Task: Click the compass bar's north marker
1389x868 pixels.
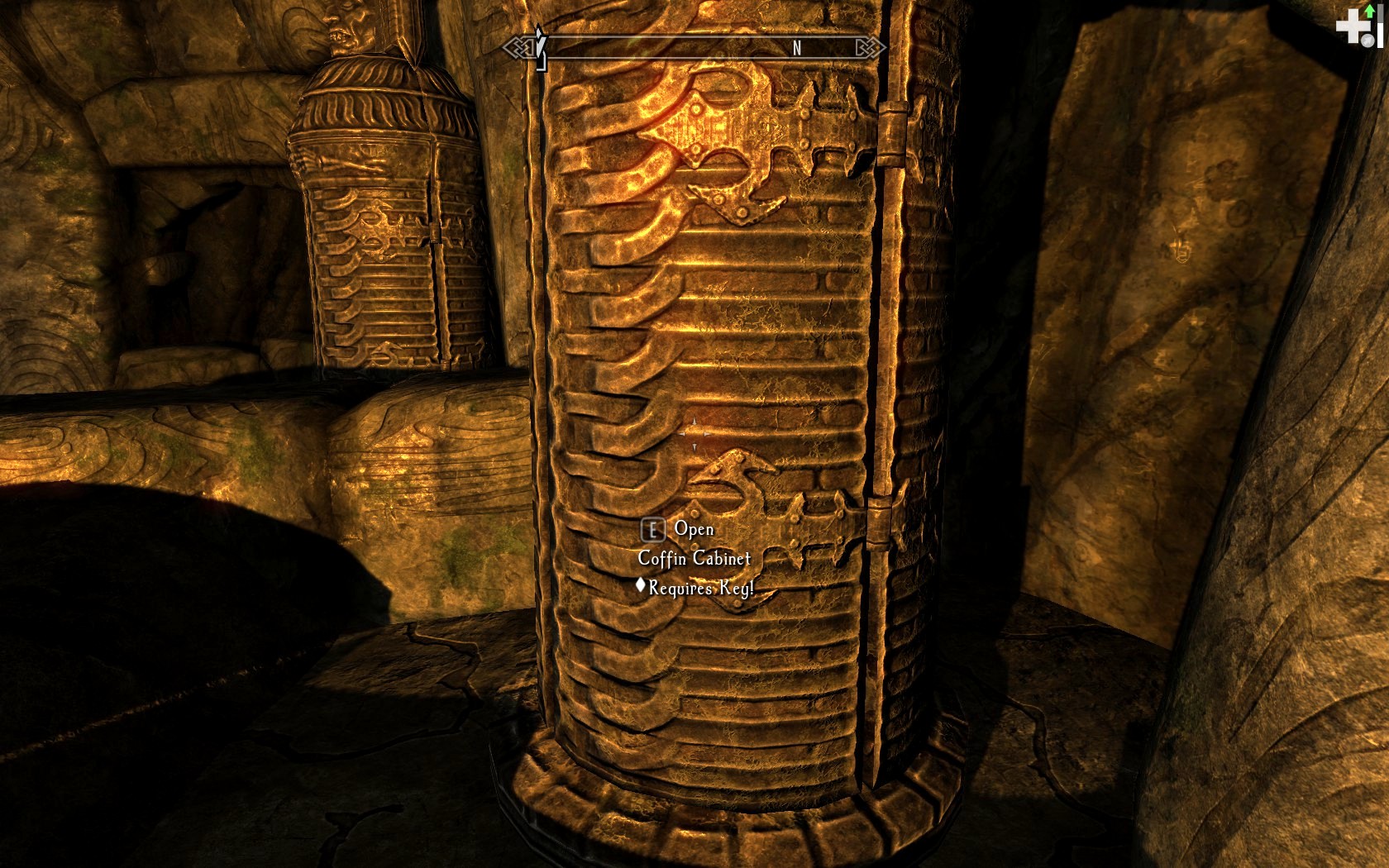Action: [796, 49]
